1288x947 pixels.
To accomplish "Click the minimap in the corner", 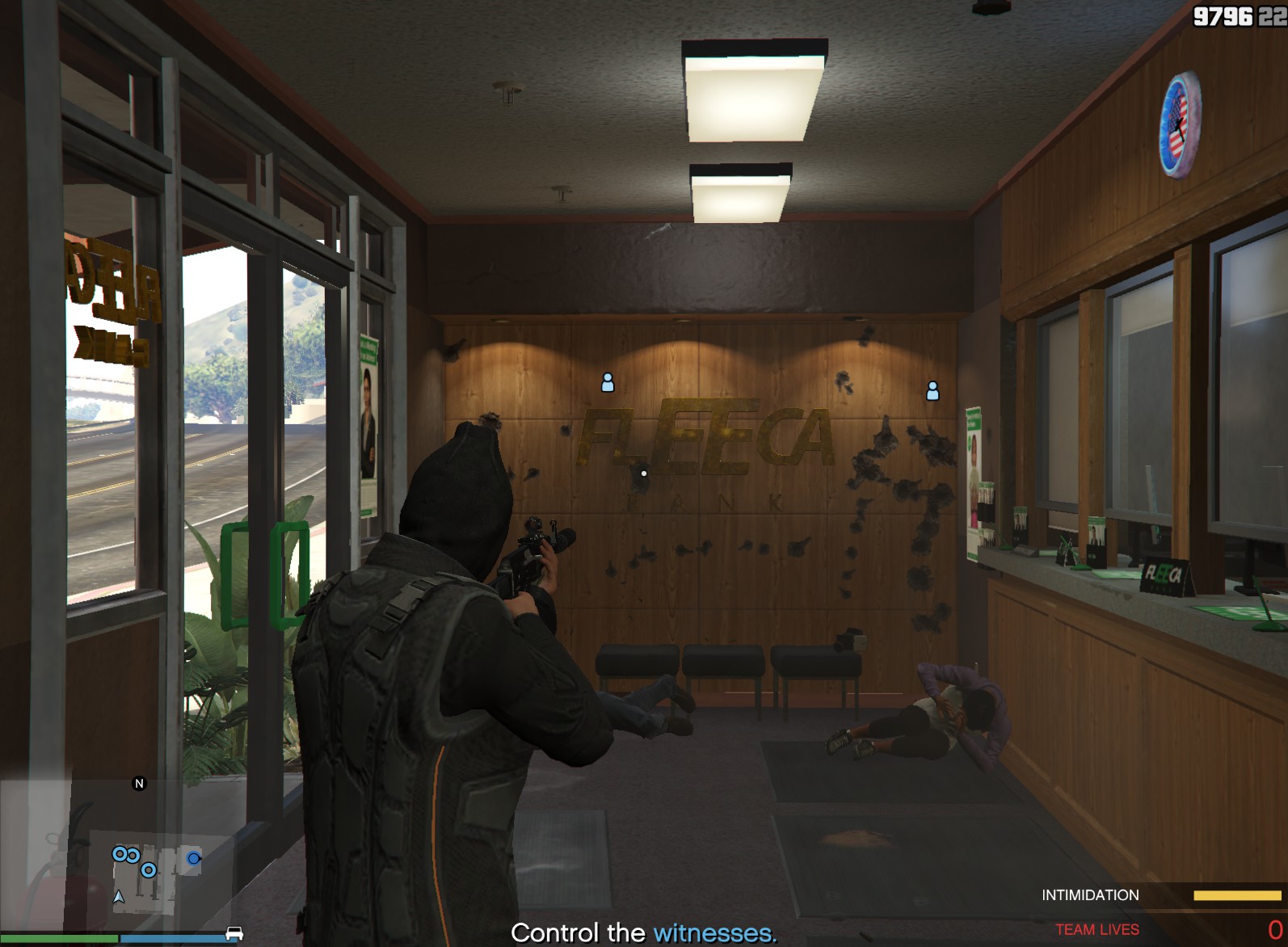I will (121, 857).
